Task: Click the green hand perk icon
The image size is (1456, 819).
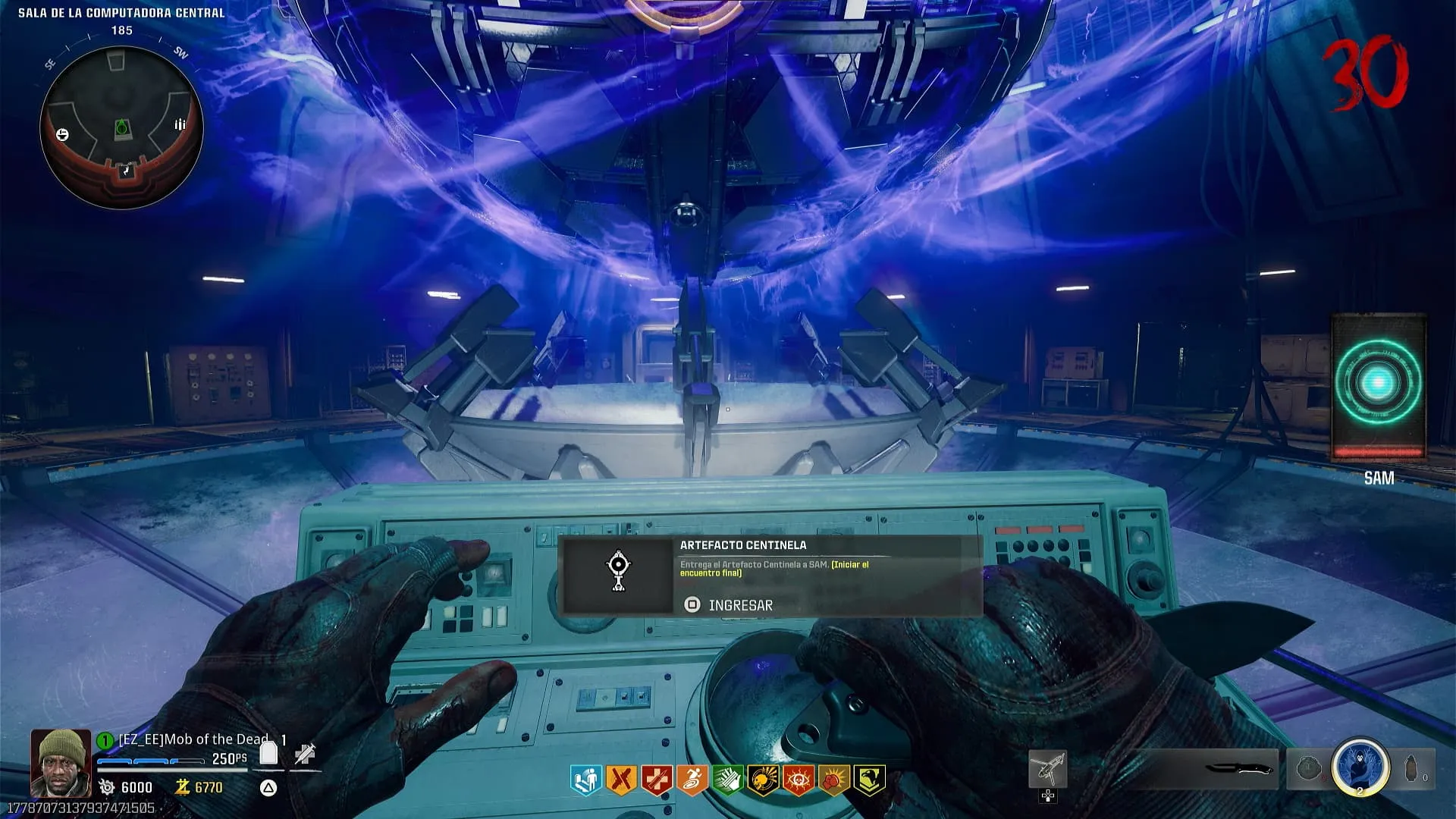Action: click(x=727, y=780)
